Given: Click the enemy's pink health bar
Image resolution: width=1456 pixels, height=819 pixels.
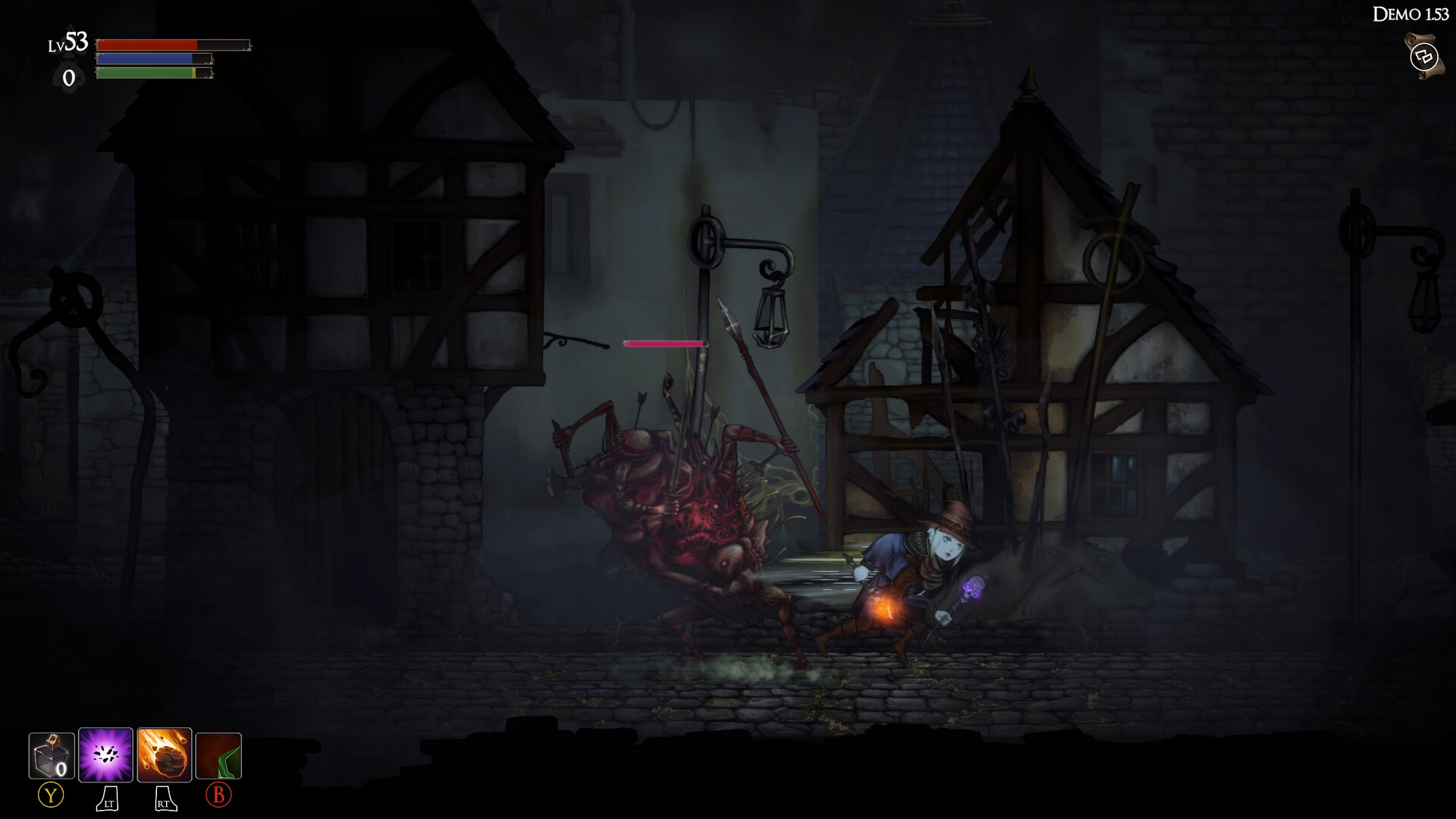Looking at the screenshot, I should tap(664, 343).
